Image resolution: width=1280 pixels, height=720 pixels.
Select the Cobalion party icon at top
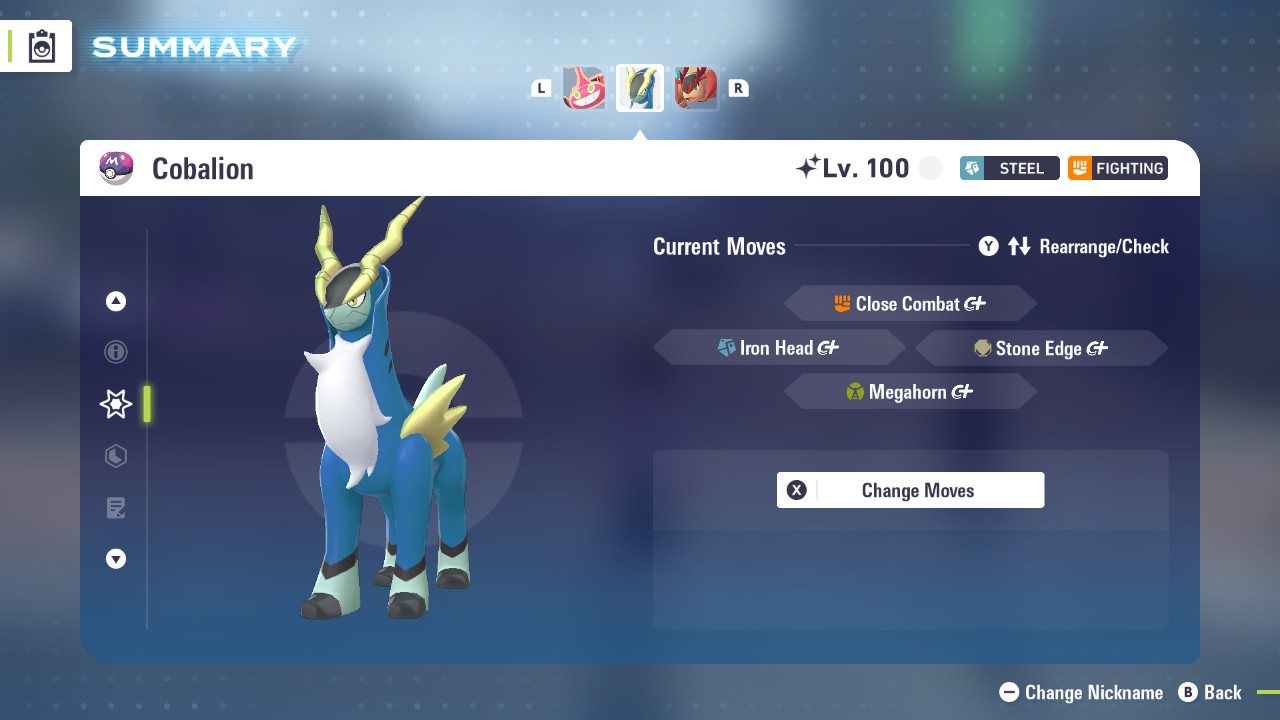point(640,88)
